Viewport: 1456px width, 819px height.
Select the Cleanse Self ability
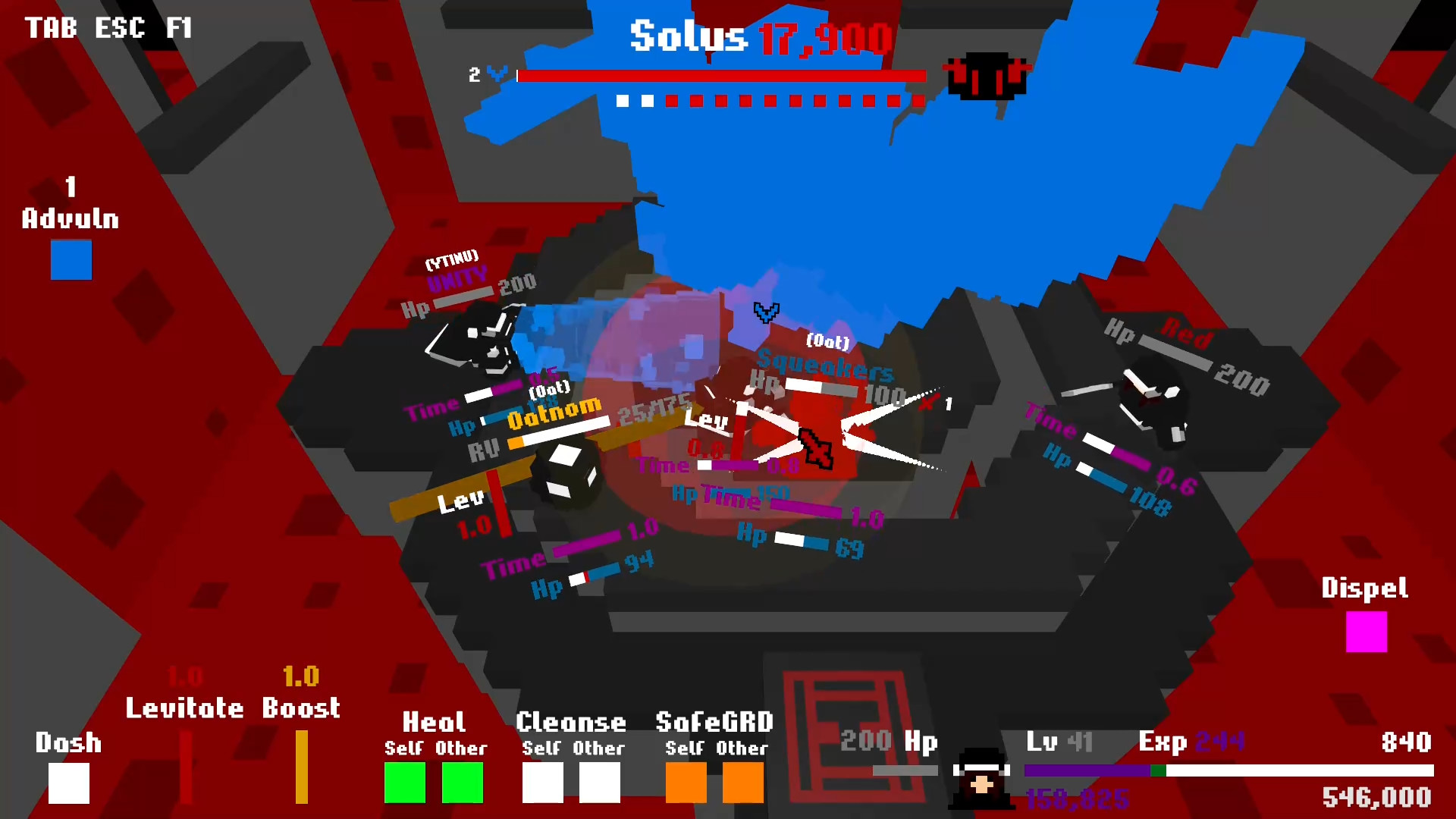point(541,783)
